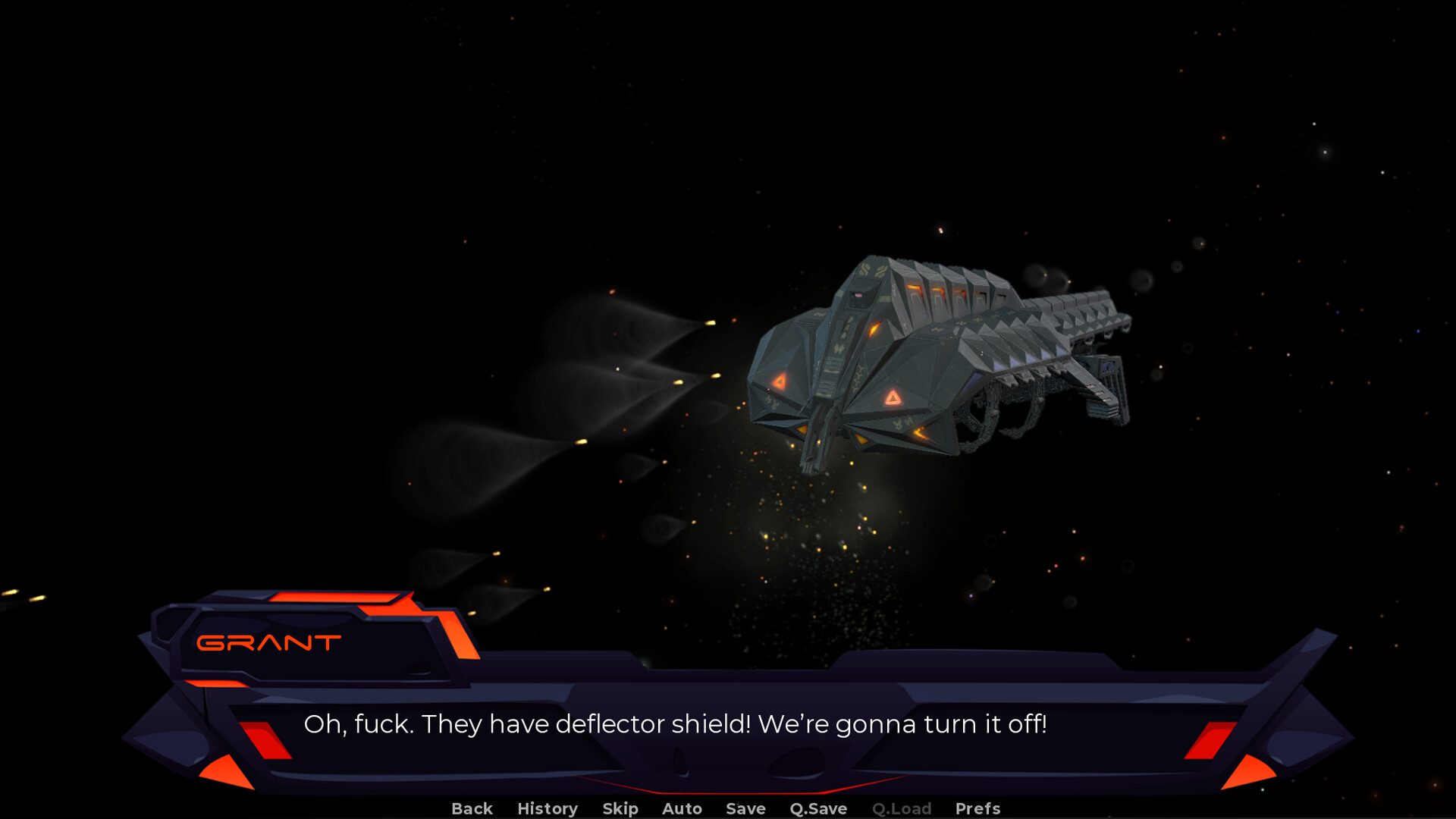Screen dimensions: 1456x819
Task: Click the warning triangle below the ship's cockpit
Action: pyautogui.click(x=892, y=398)
